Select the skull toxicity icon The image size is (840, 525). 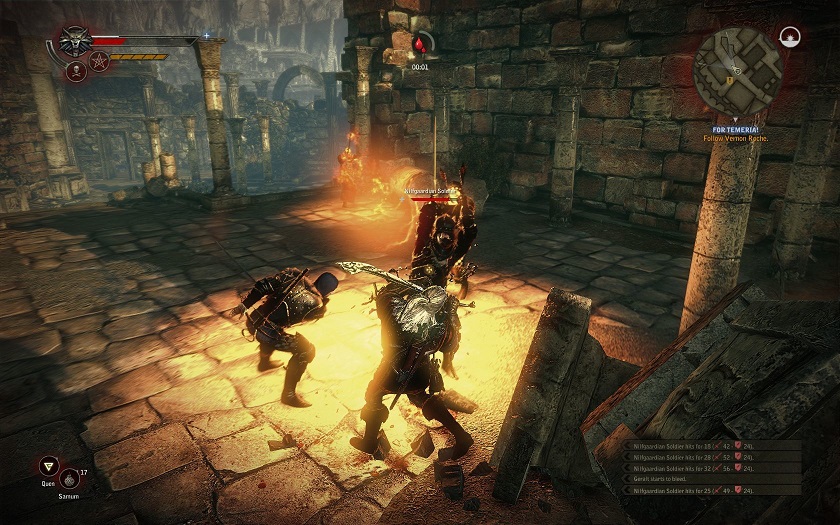75,71
